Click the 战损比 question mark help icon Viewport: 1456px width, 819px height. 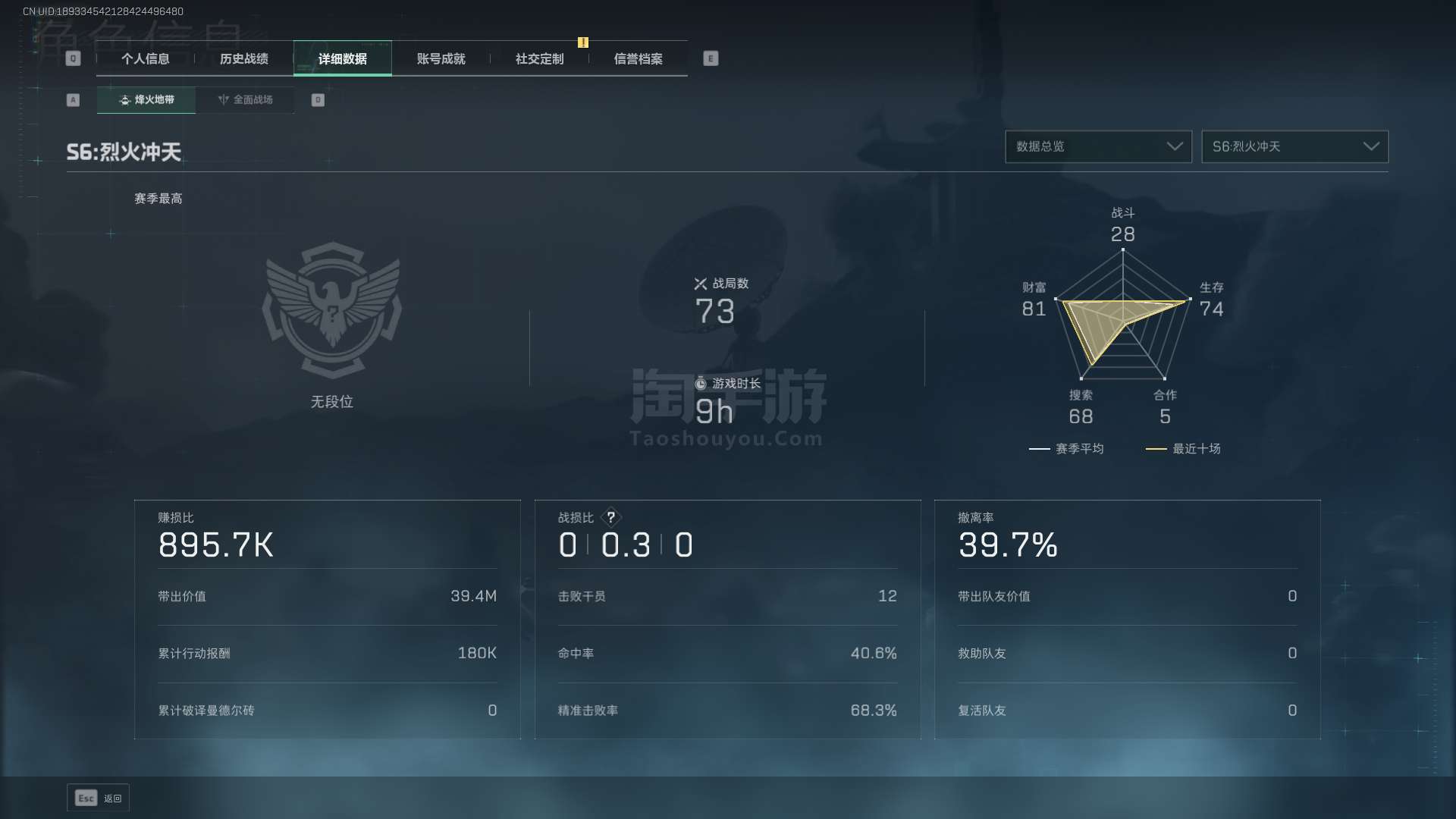(x=611, y=517)
